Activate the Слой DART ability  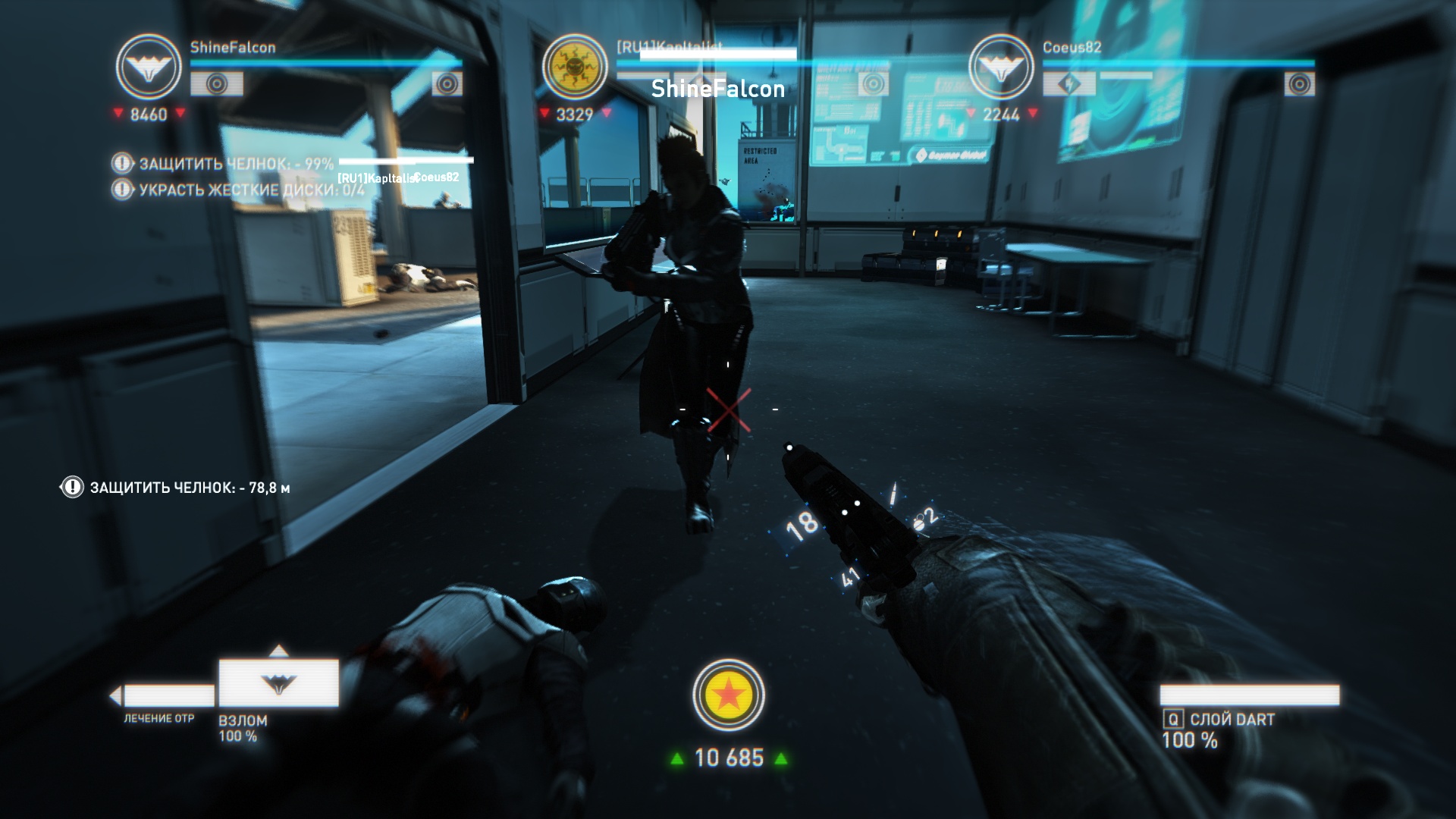pyautogui.click(x=1249, y=695)
